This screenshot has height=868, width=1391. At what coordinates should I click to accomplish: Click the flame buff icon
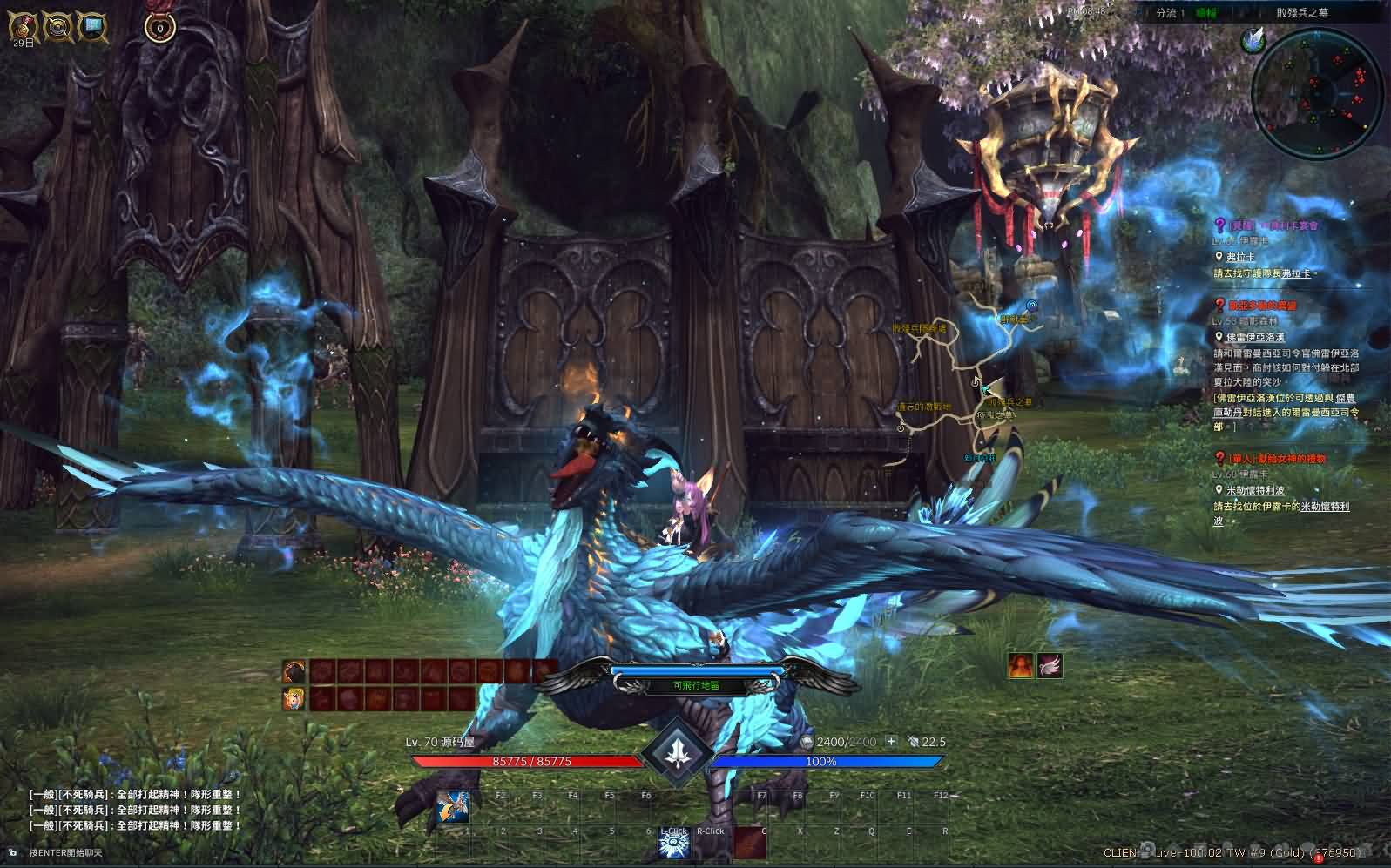tap(1021, 665)
